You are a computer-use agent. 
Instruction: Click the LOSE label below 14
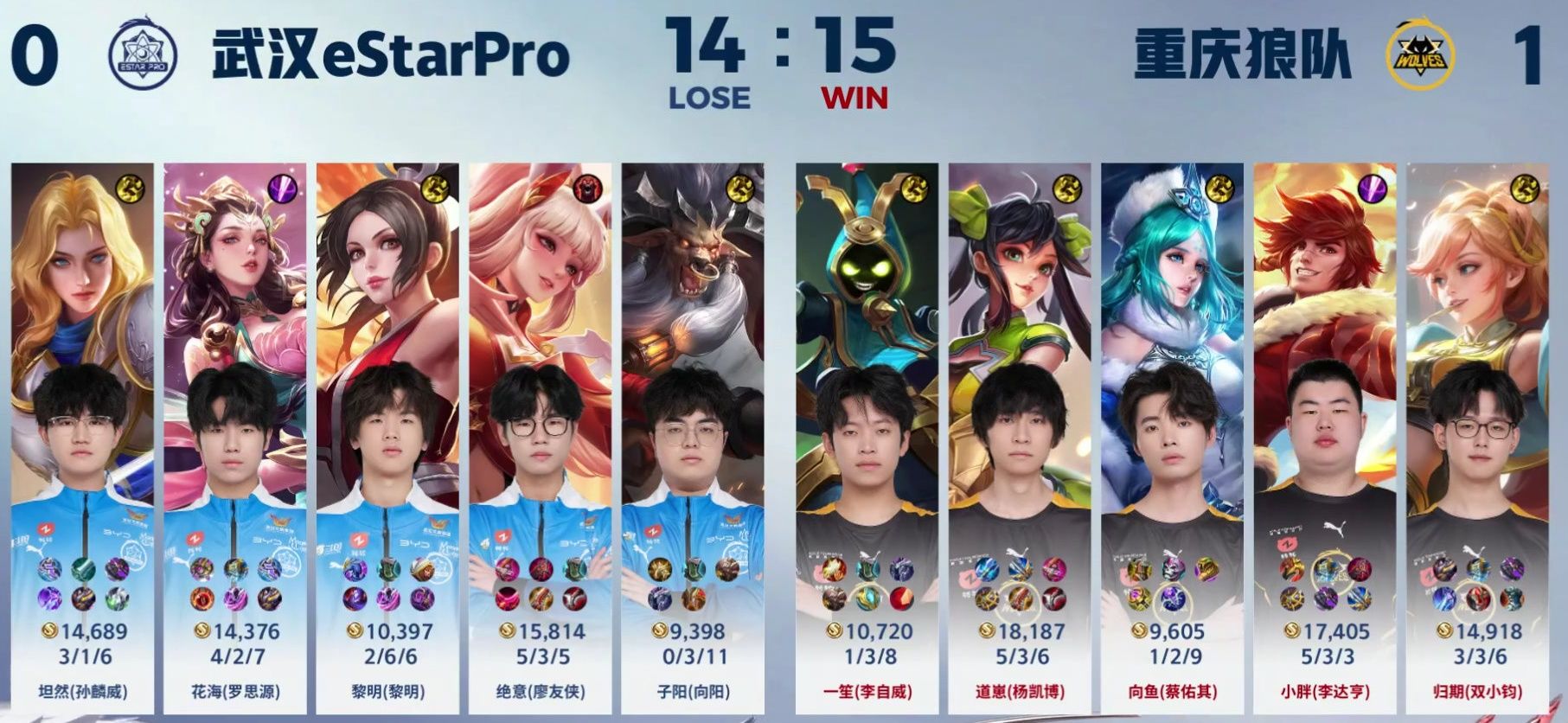709,98
